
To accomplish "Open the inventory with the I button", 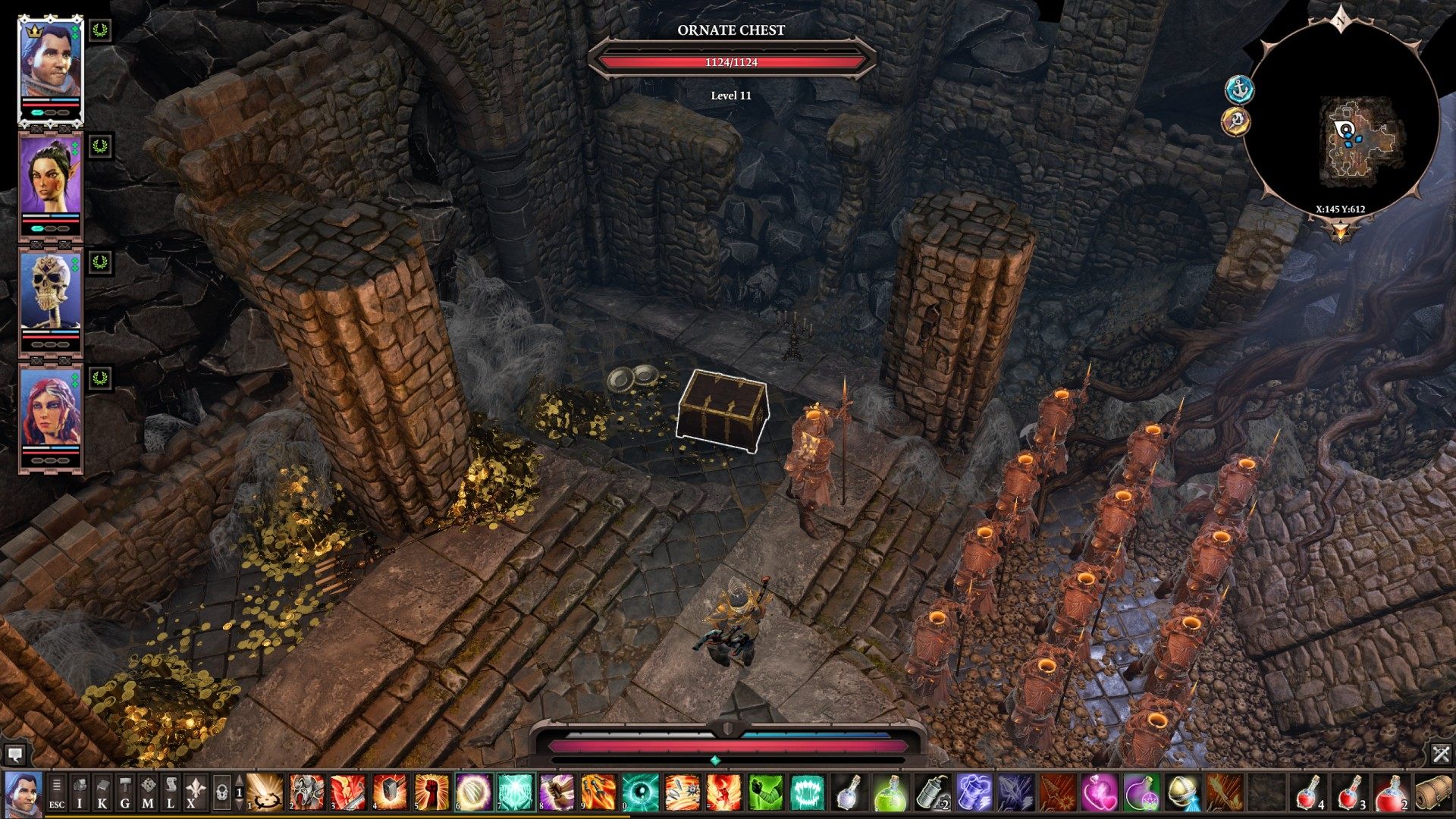I will [80, 792].
